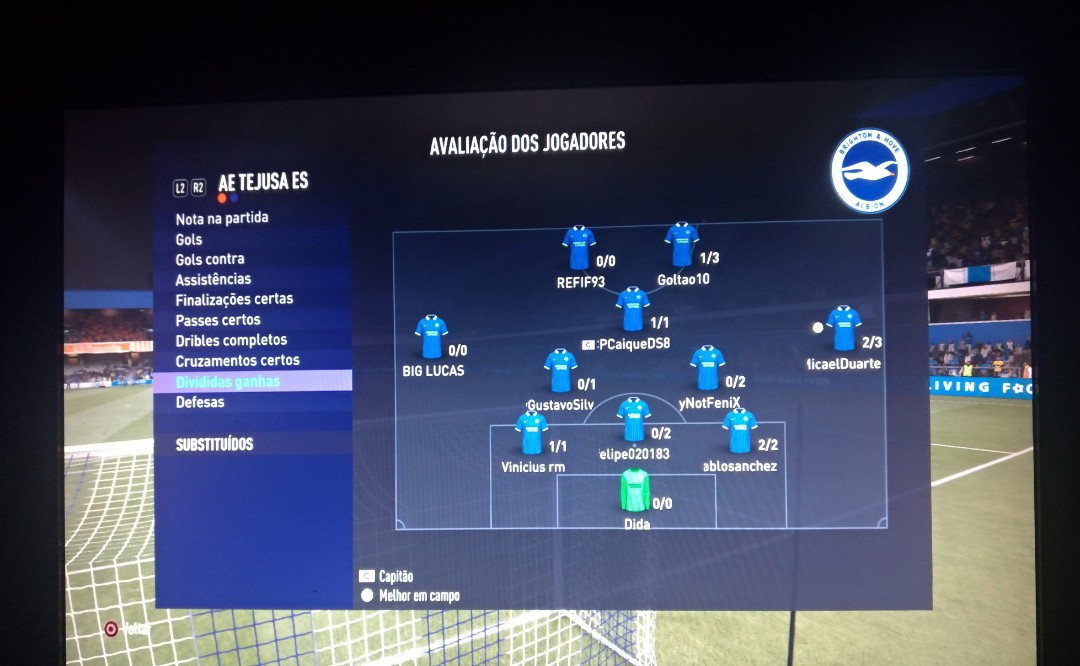This screenshot has height=666, width=1080.
Task: Choose the Gols stat entry
Action: 189,239
